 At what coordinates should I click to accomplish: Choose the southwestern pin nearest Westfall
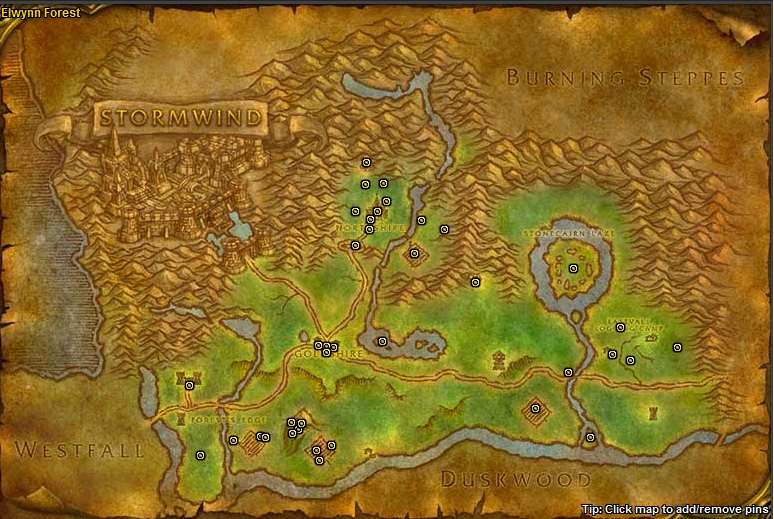pos(200,455)
